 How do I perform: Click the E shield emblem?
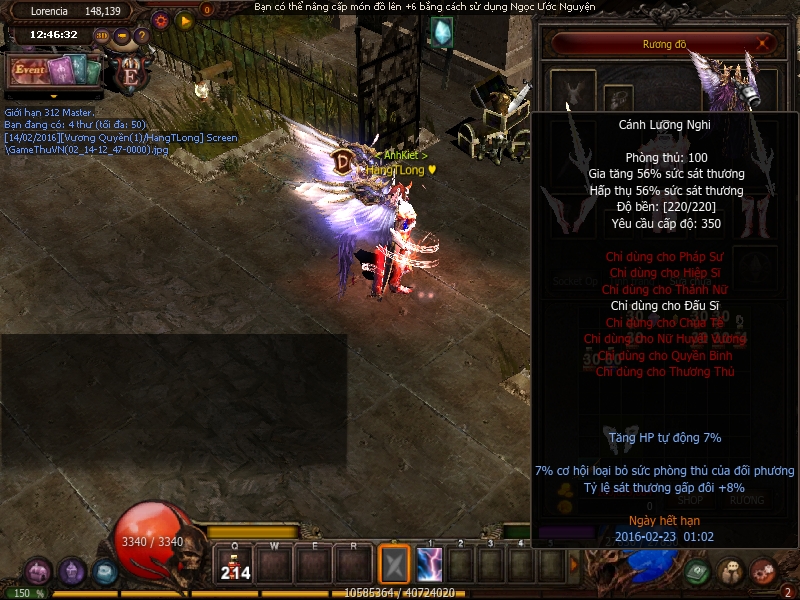click(x=129, y=71)
